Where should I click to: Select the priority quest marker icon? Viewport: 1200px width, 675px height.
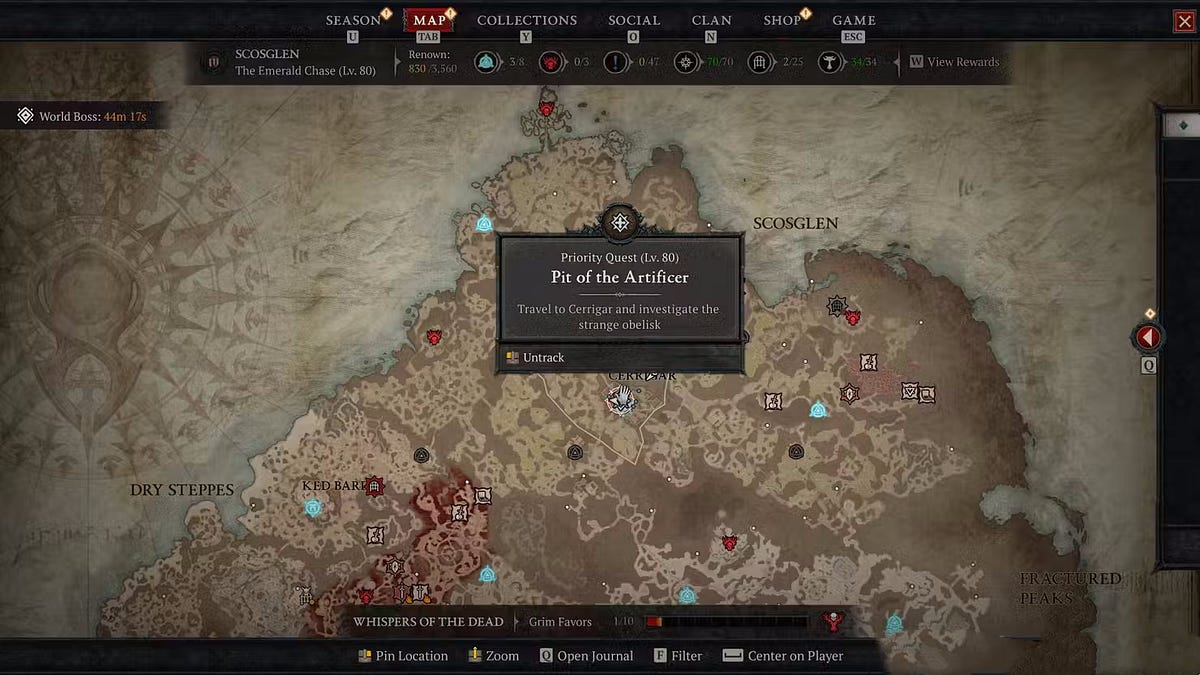click(620, 222)
